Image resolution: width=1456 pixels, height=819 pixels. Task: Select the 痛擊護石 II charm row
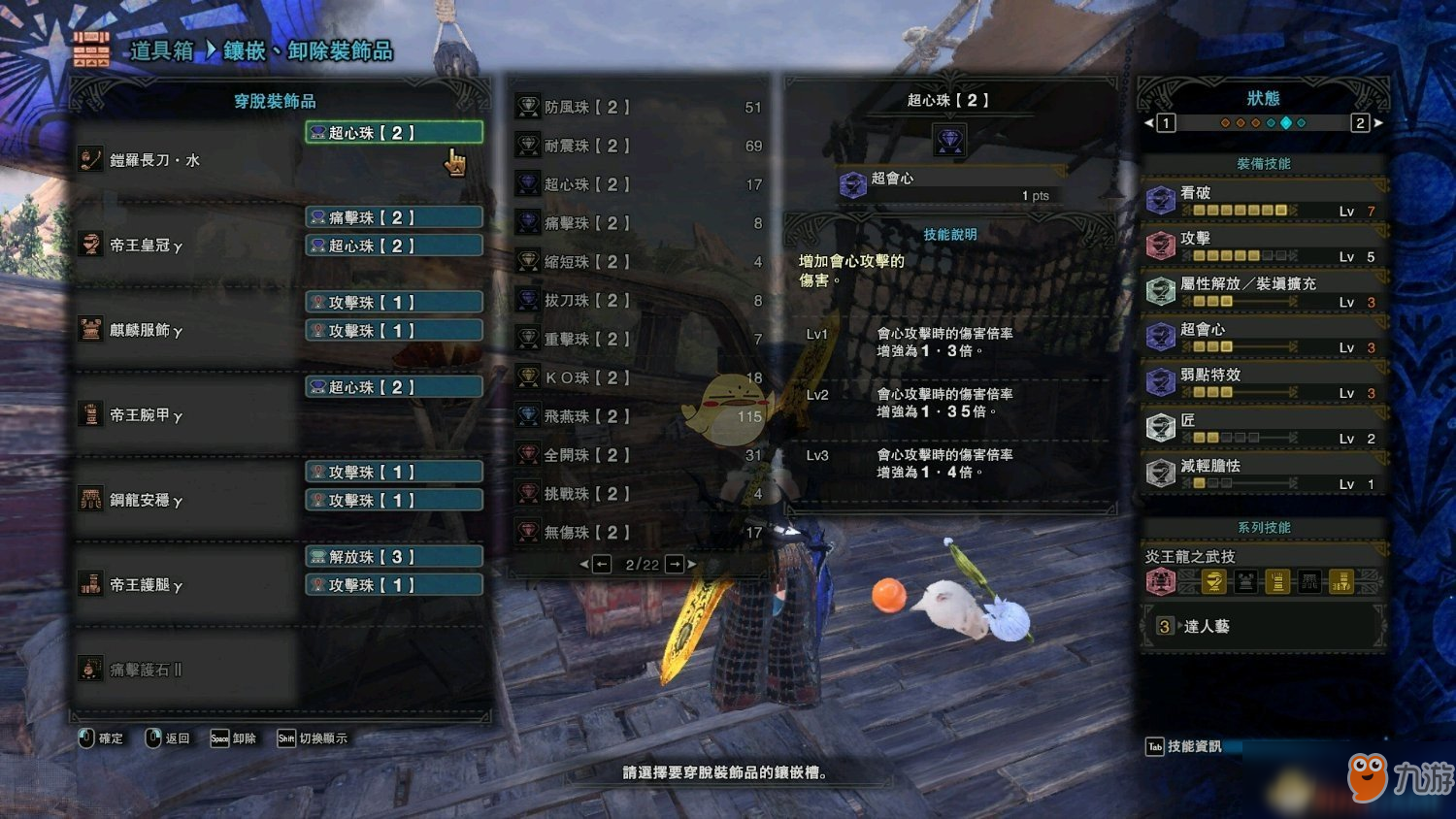tap(184, 670)
